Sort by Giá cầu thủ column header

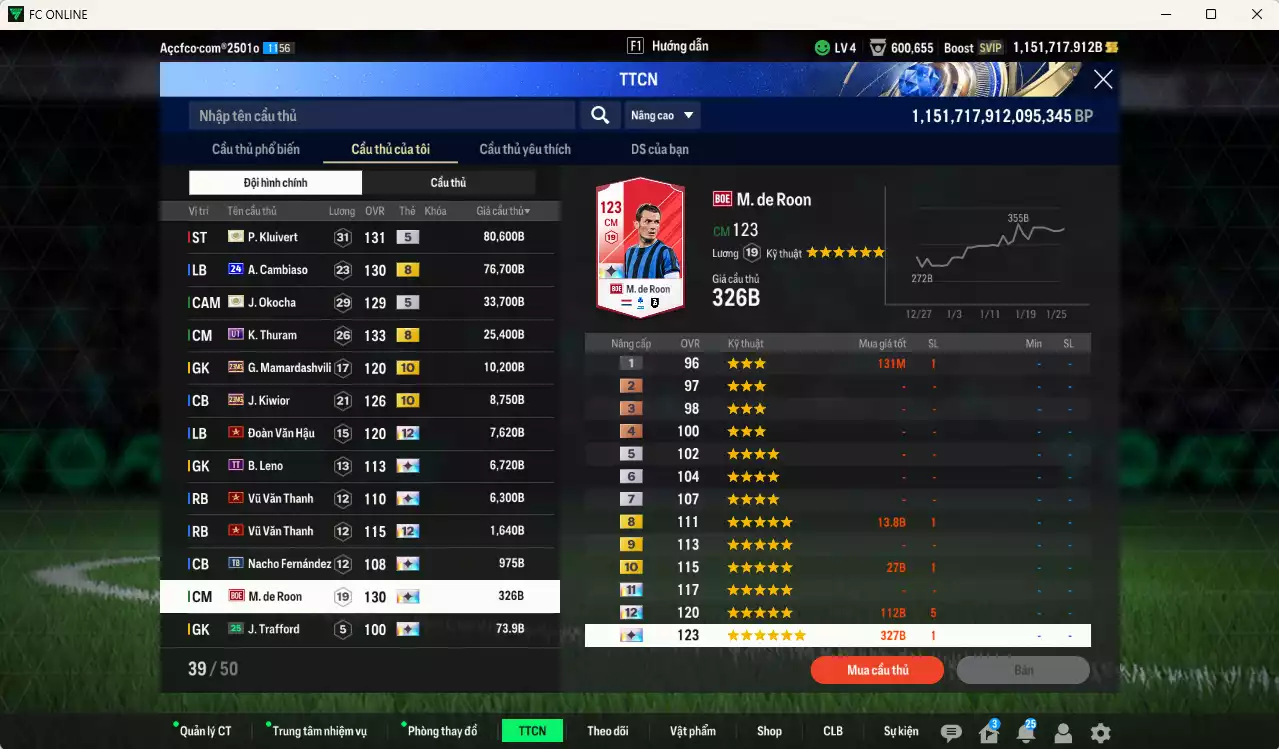503,212
